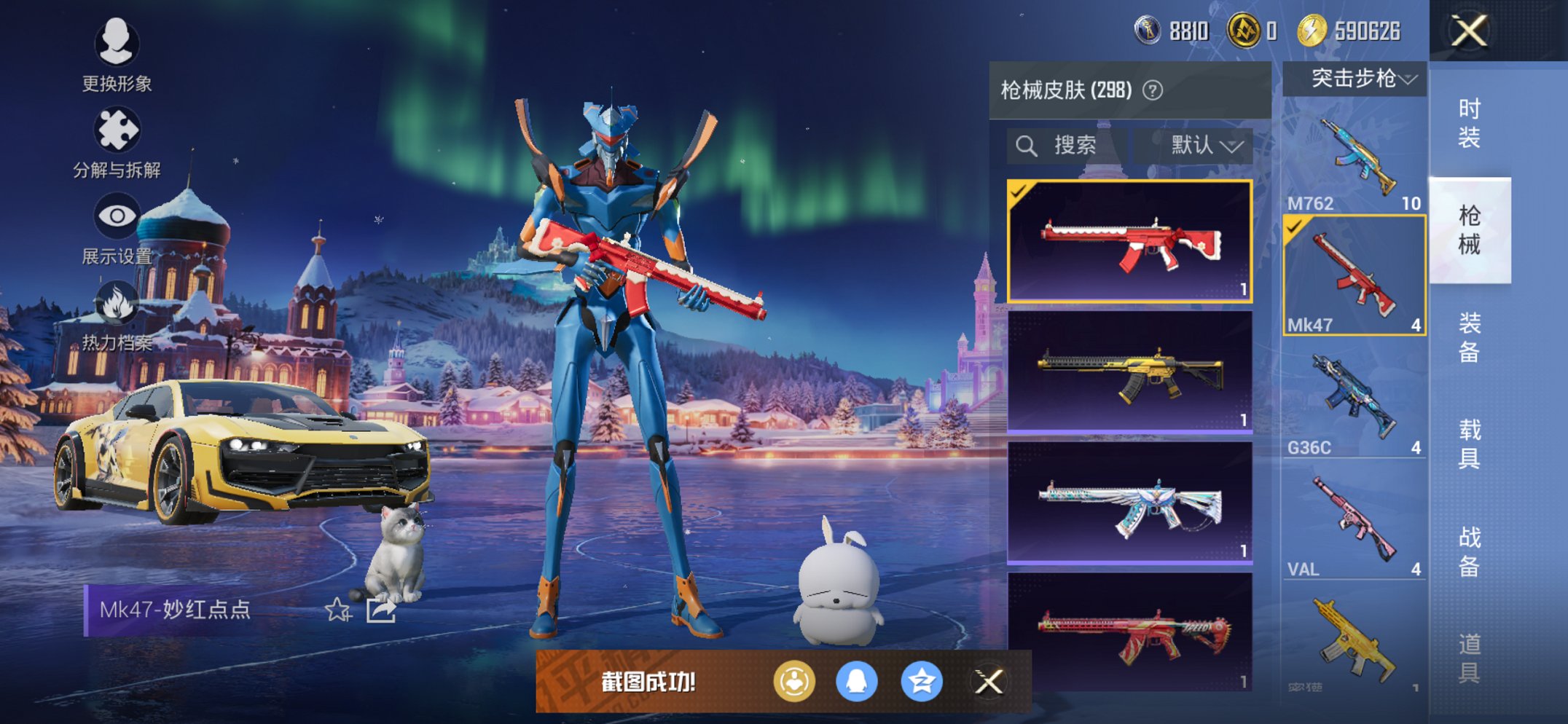Dismiss the 截图成功 screenshot banner
The height and width of the screenshot is (724, 1568).
989,682
